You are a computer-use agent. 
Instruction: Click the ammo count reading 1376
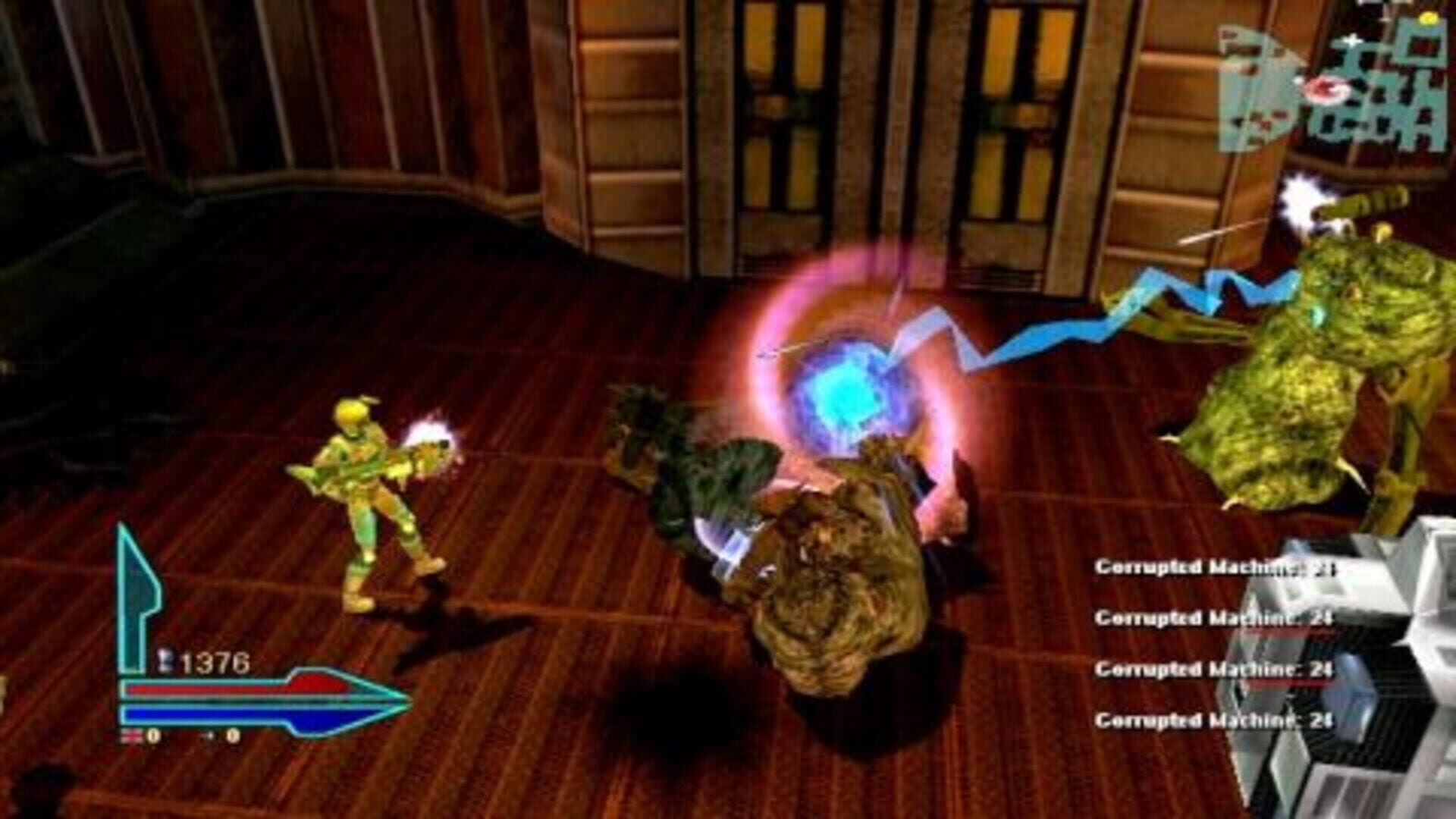[x=216, y=661]
